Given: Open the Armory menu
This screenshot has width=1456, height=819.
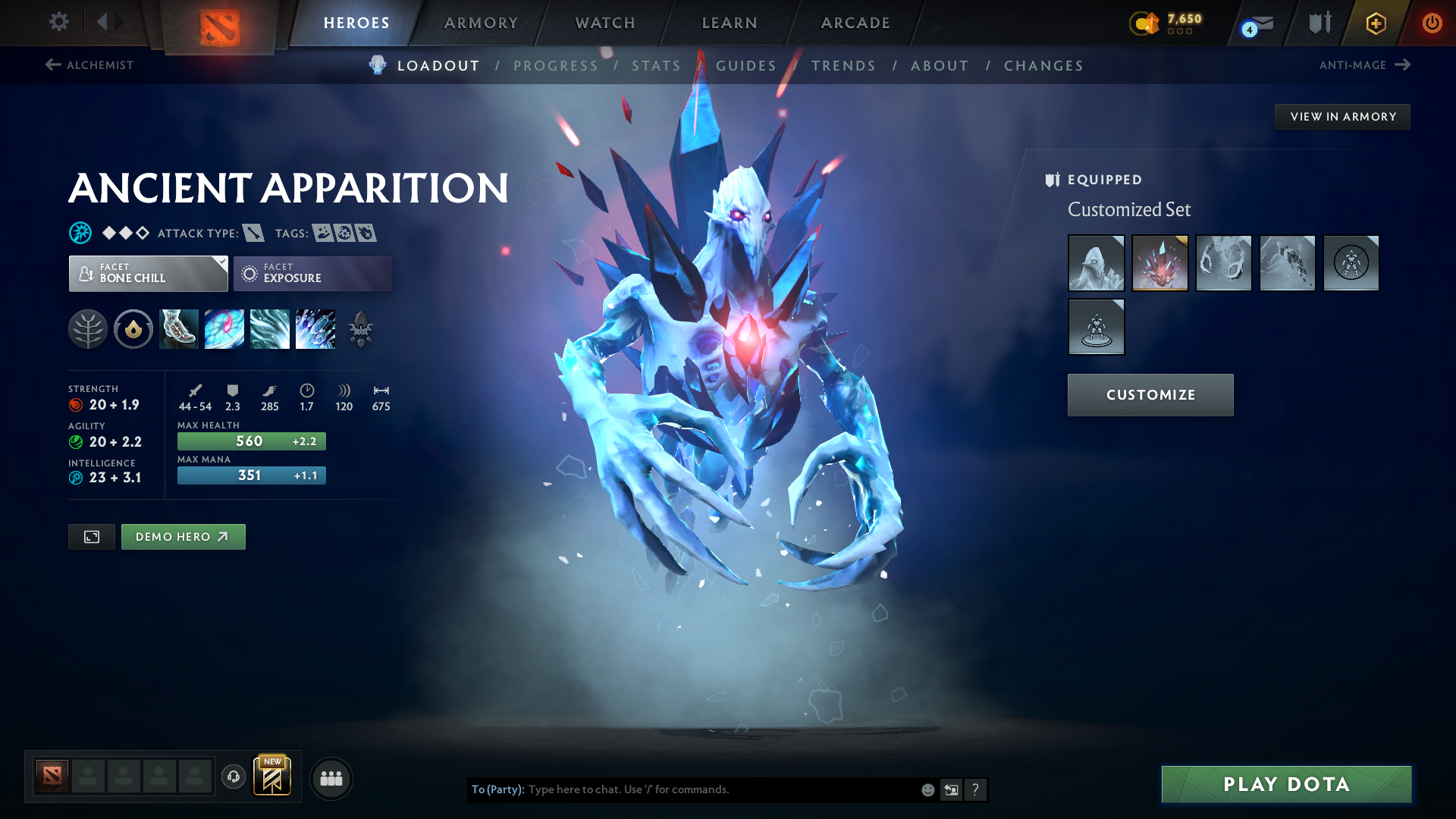Looking at the screenshot, I should pyautogui.click(x=480, y=23).
